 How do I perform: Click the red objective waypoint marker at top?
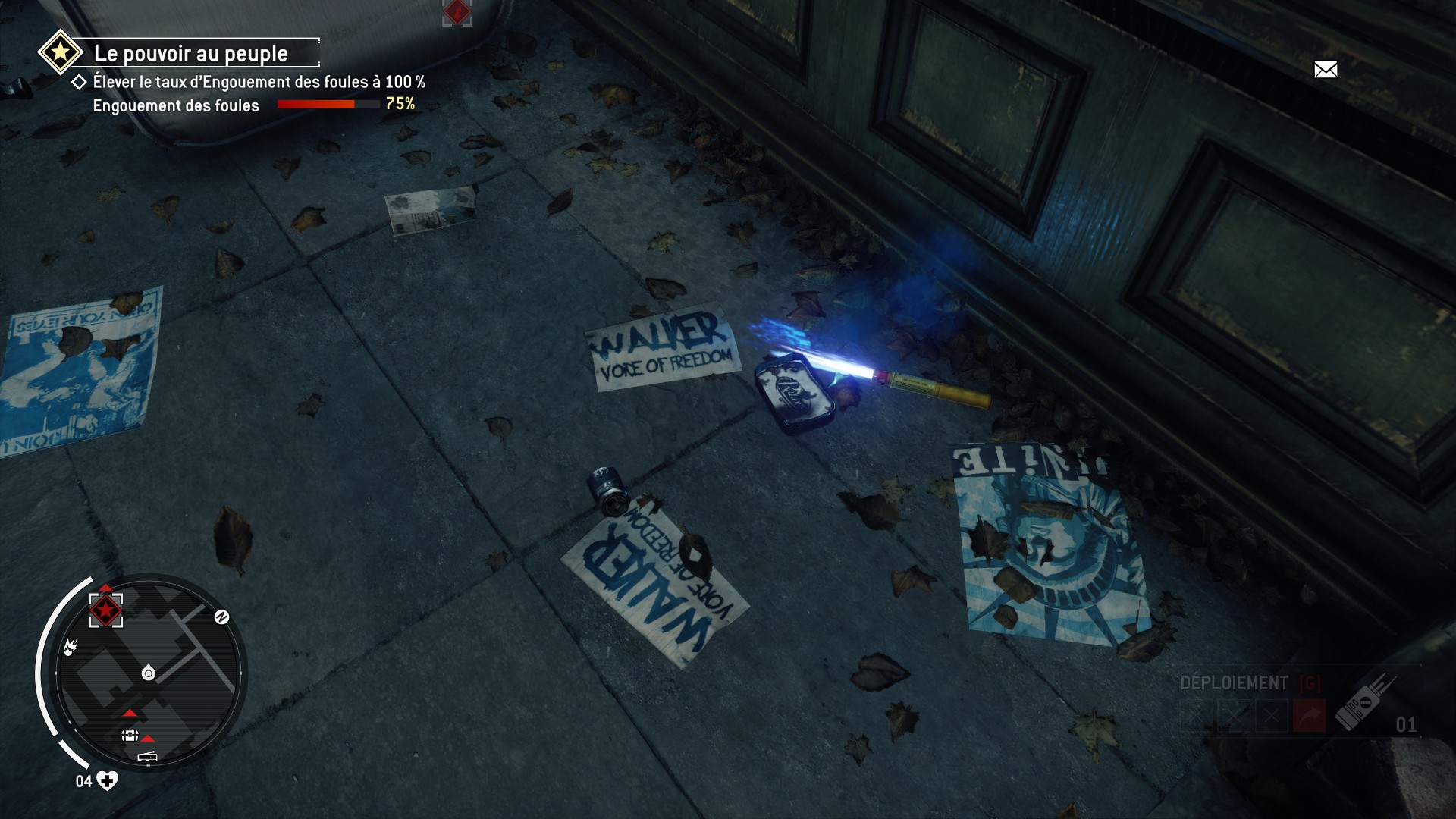[457, 12]
